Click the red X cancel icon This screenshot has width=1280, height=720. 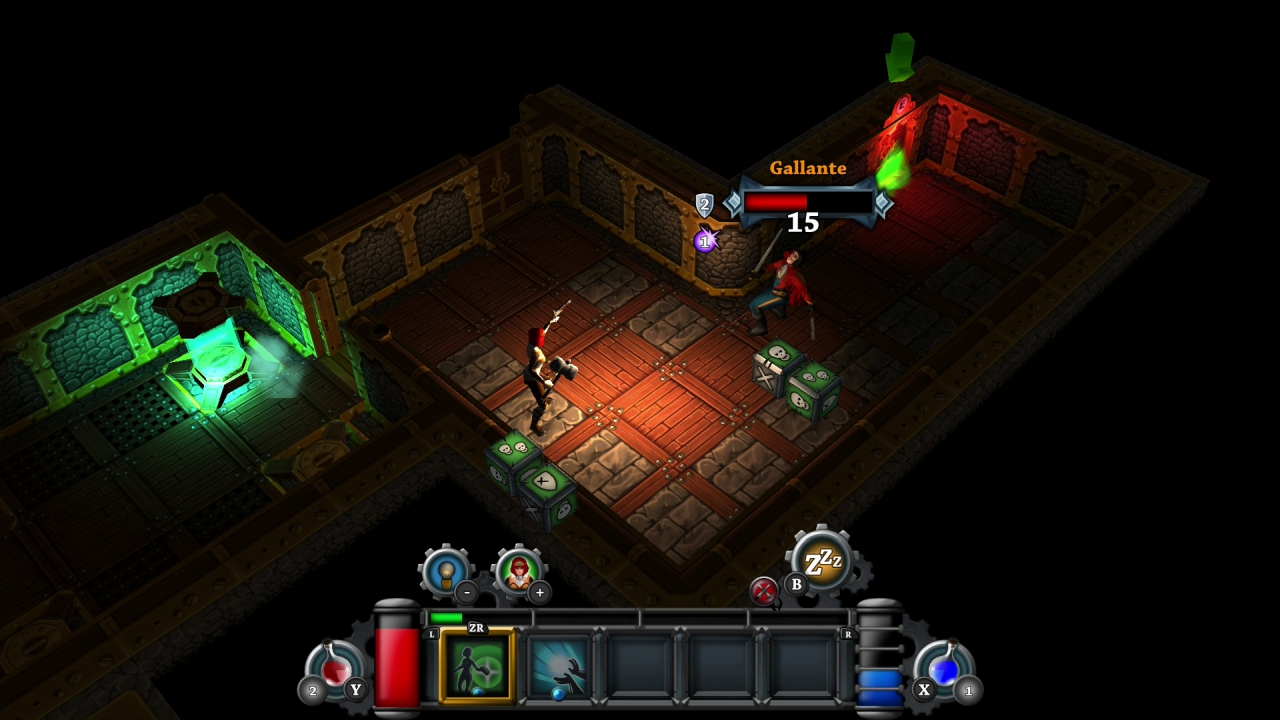click(766, 592)
